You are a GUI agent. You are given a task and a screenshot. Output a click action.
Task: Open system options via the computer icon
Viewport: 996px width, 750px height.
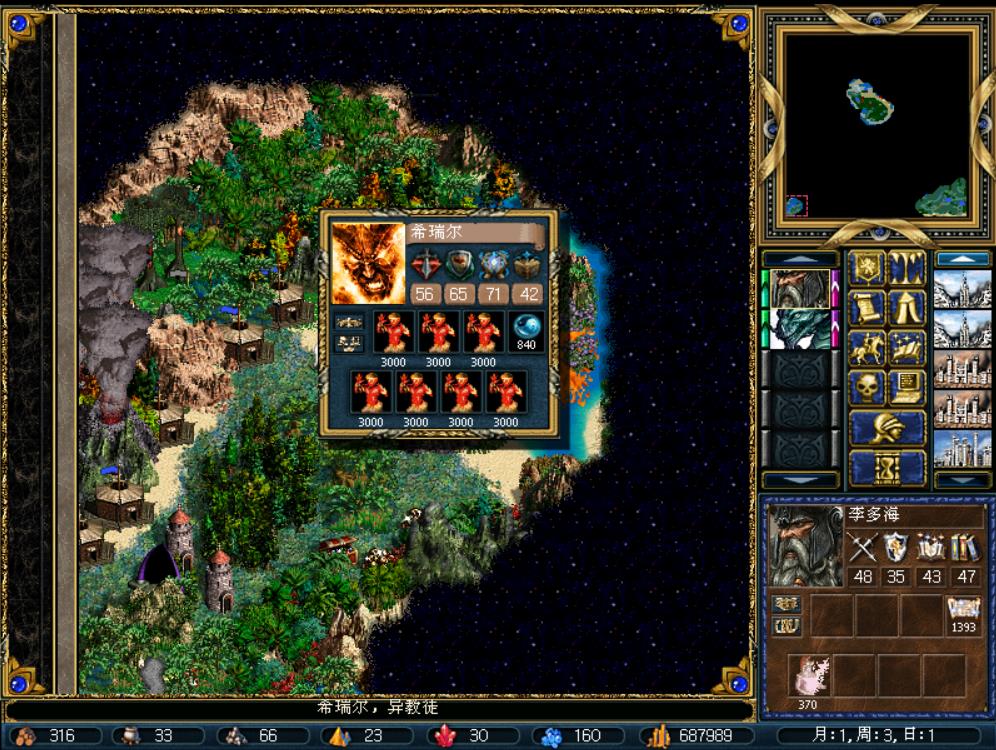(x=907, y=387)
